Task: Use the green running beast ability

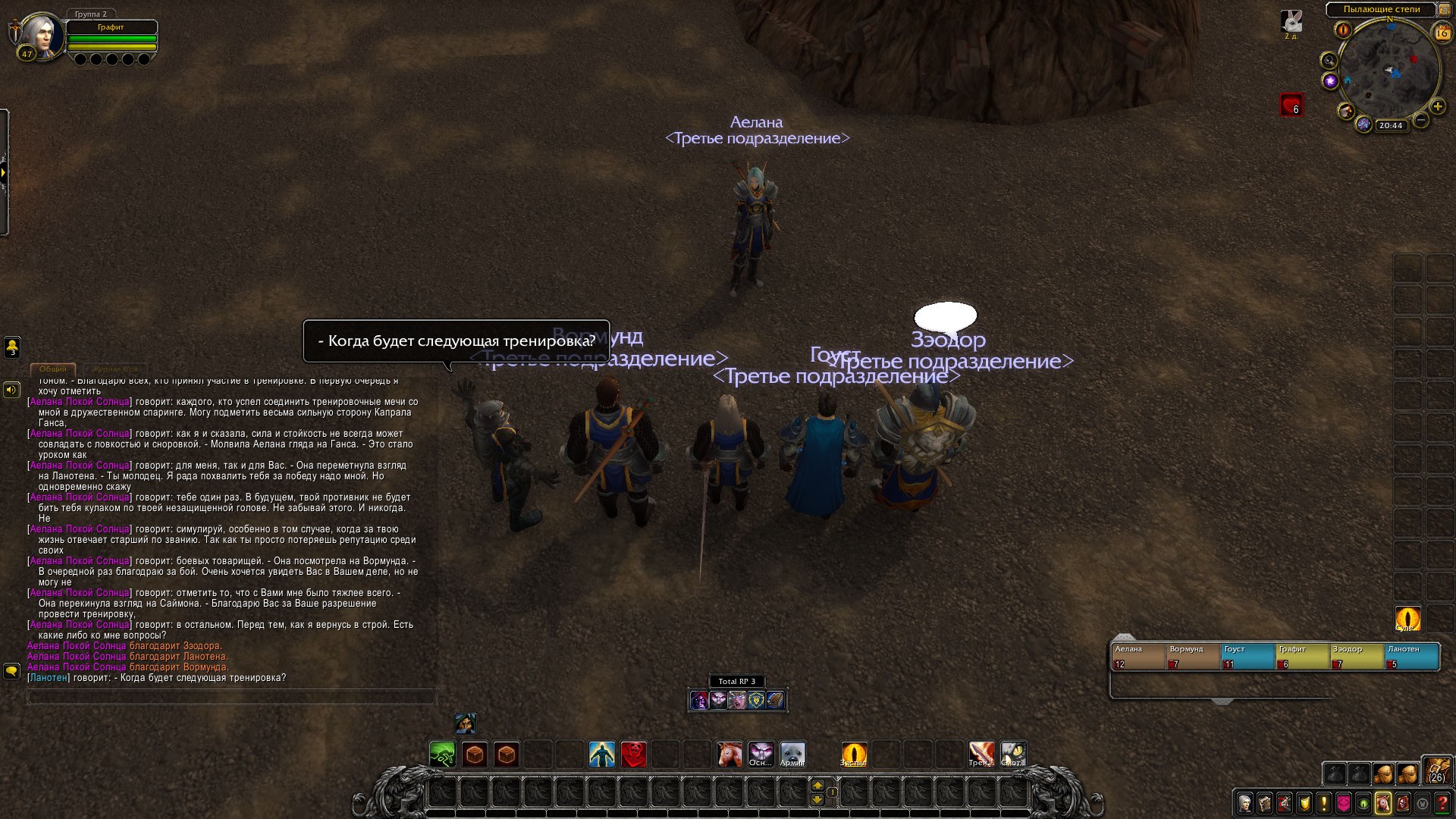Action: [x=443, y=755]
